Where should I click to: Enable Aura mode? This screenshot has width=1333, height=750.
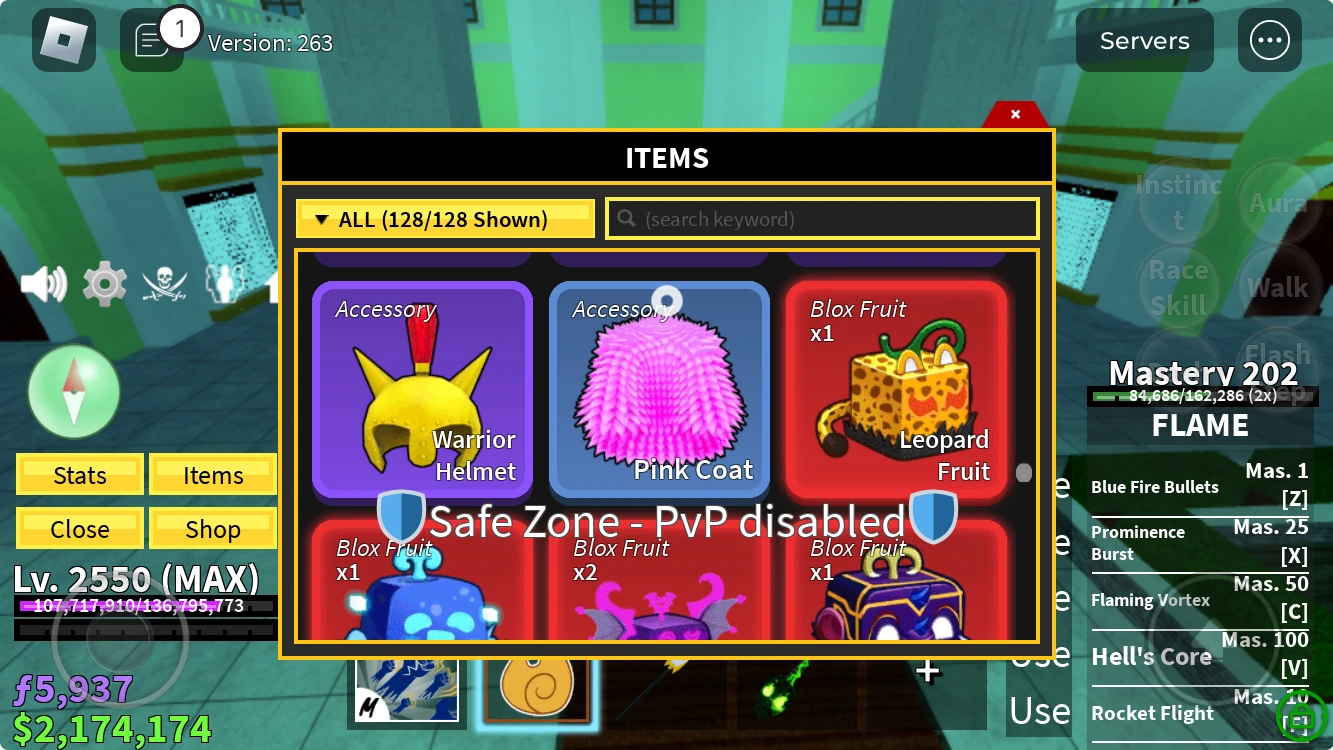coord(1278,200)
